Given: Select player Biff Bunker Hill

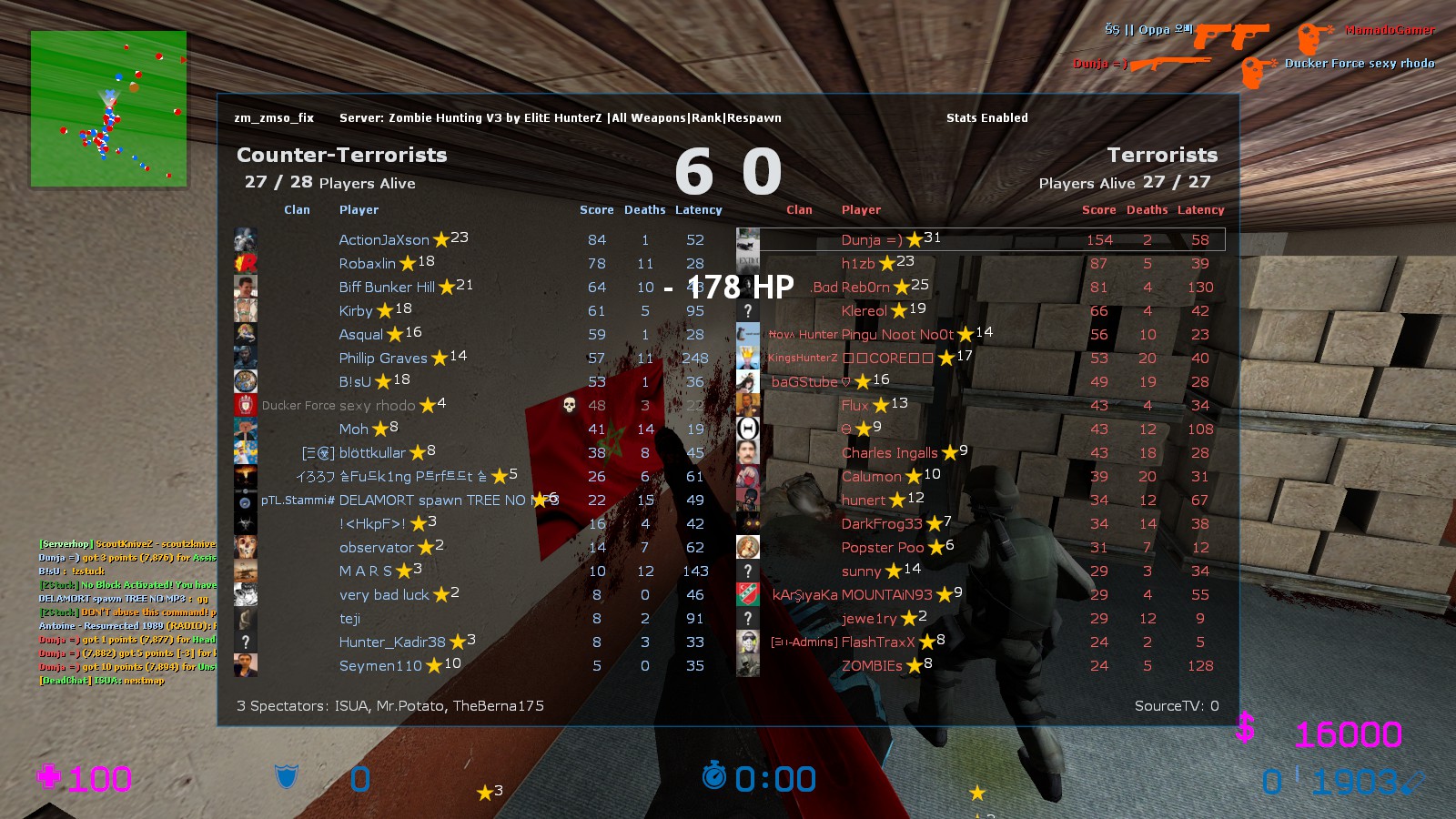Looking at the screenshot, I should pyautogui.click(x=387, y=287).
